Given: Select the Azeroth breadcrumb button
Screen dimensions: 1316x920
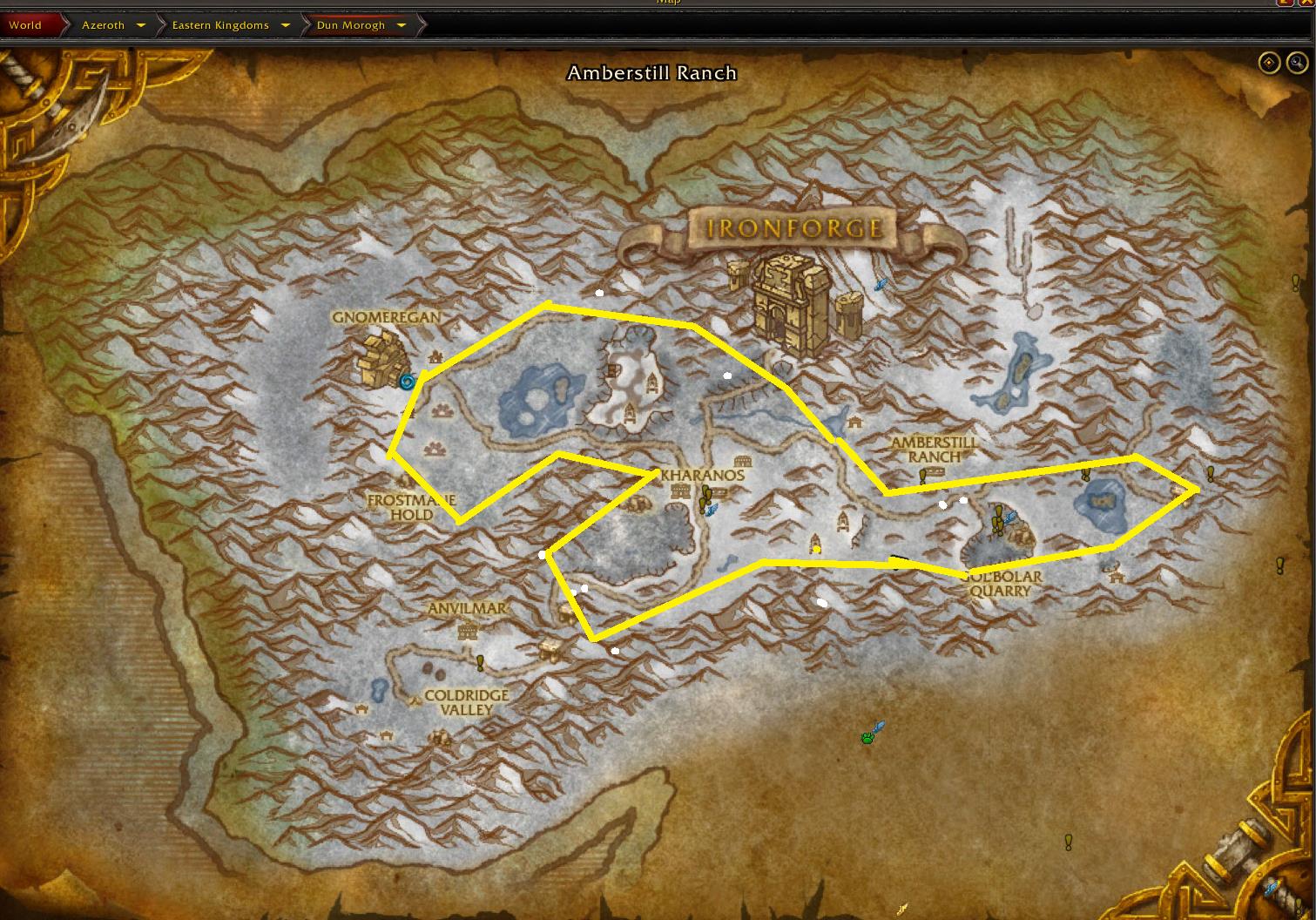Looking at the screenshot, I should [x=104, y=25].
